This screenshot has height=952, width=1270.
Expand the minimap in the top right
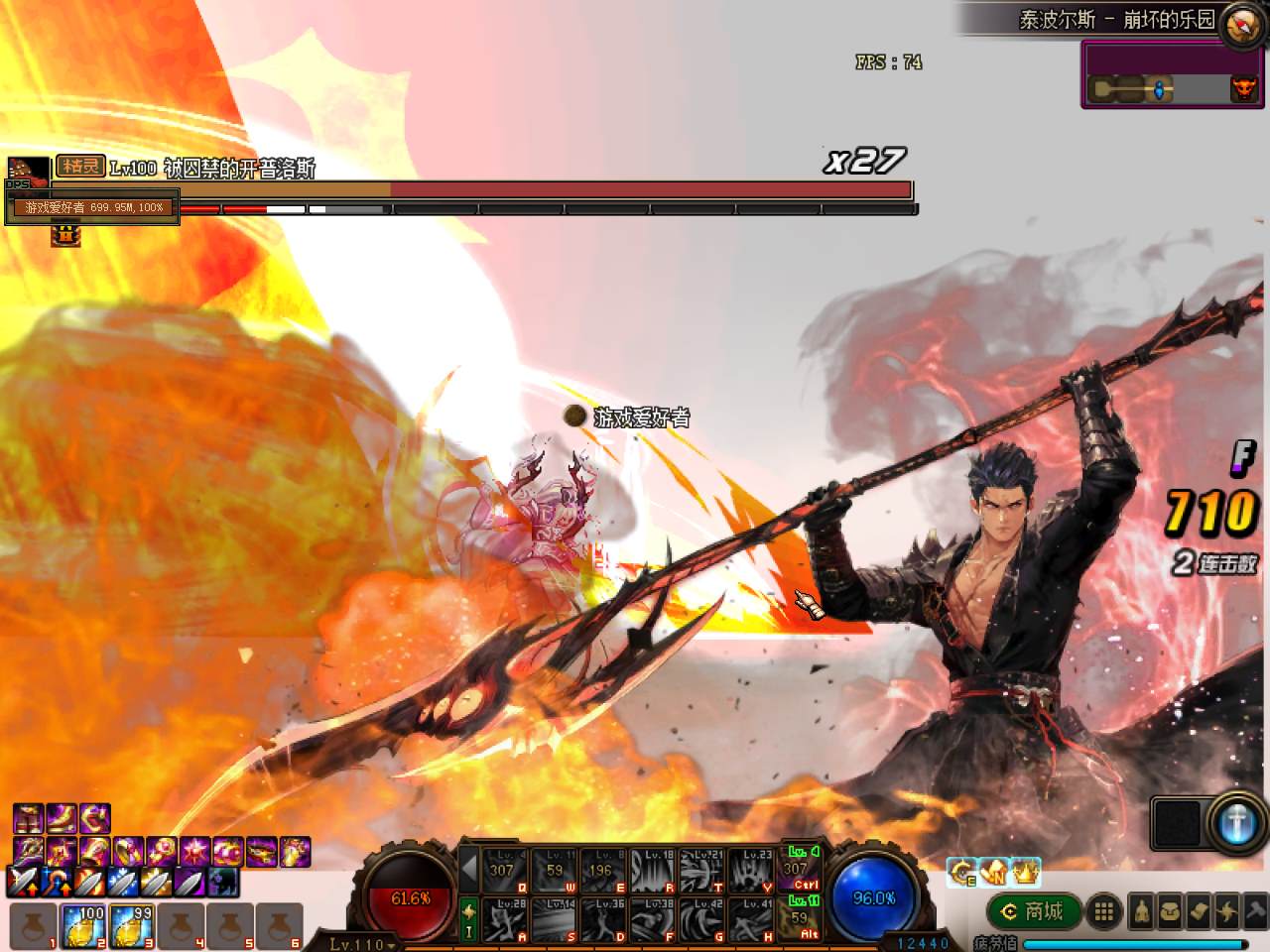coord(1238,24)
